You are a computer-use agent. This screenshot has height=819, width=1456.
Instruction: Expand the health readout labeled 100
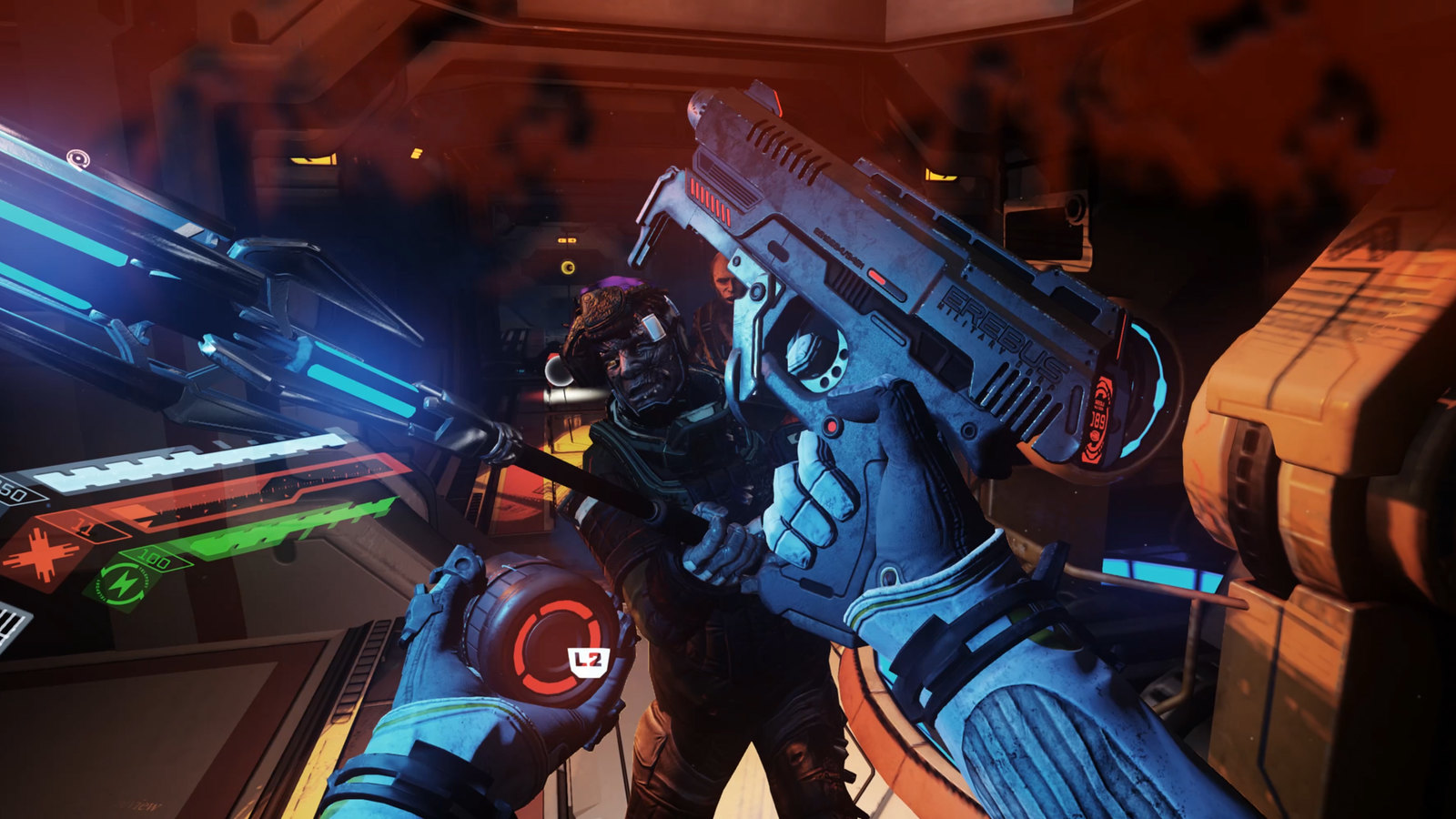point(153,558)
